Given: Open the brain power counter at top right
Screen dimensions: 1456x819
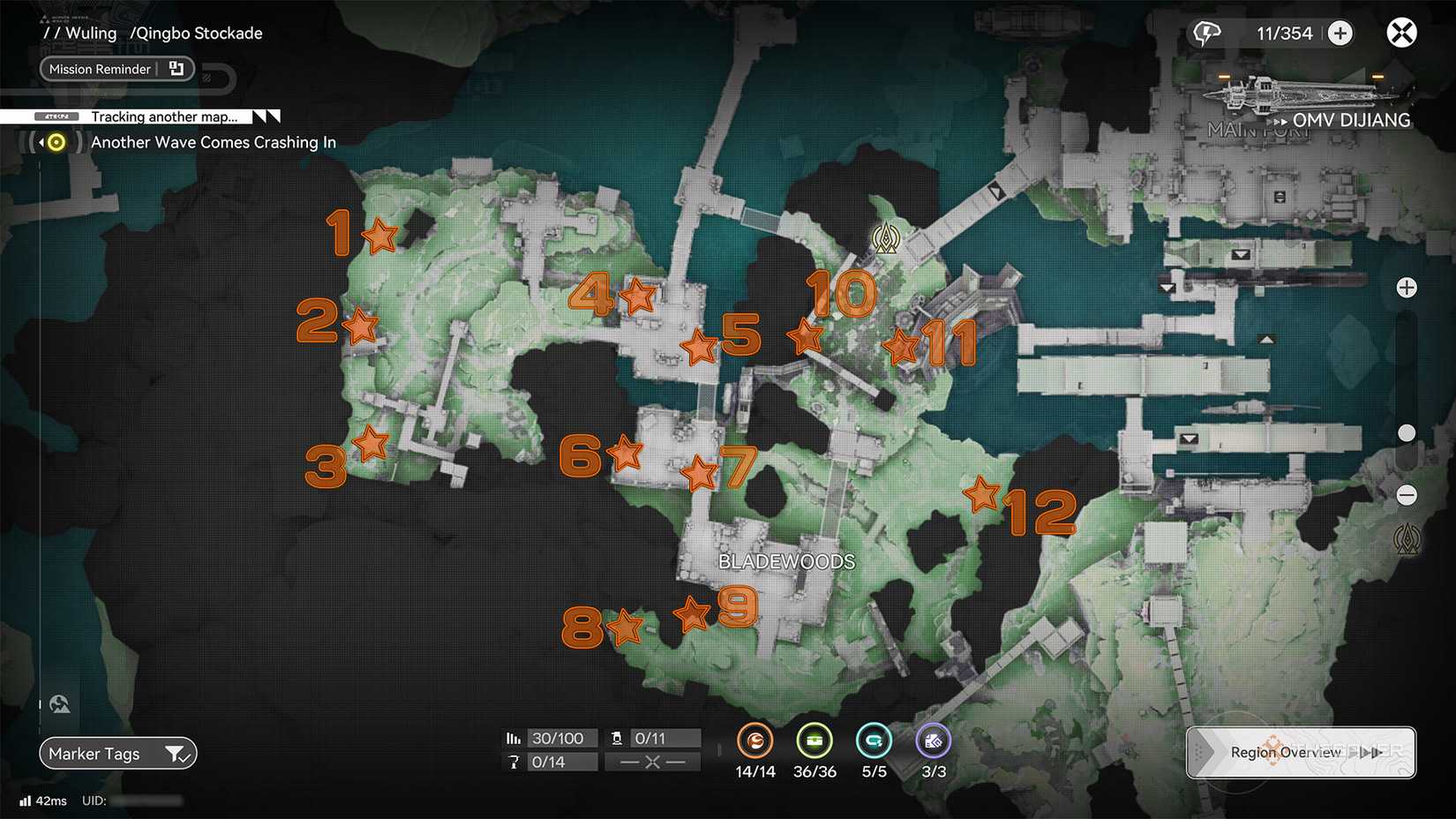Looking at the screenshot, I should 1206,32.
